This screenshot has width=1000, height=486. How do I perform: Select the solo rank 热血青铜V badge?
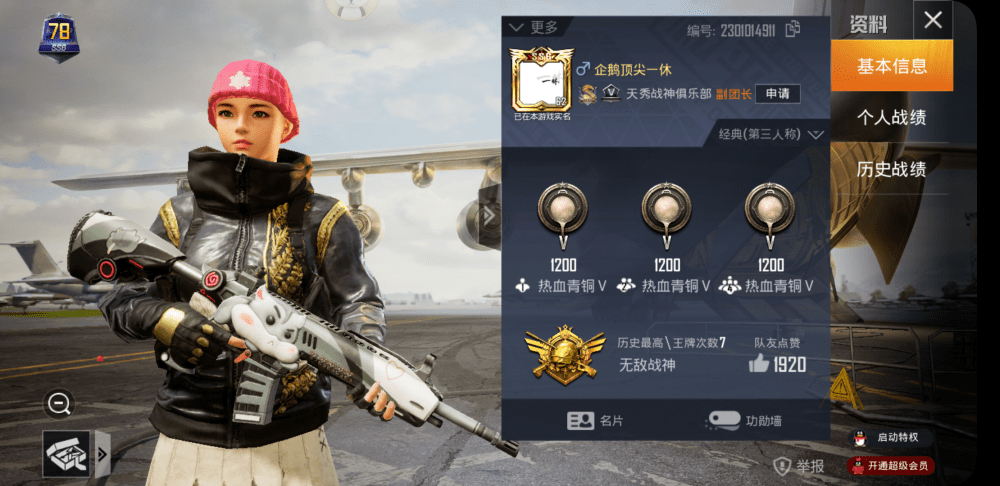pyautogui.click(x=561, y=217)
